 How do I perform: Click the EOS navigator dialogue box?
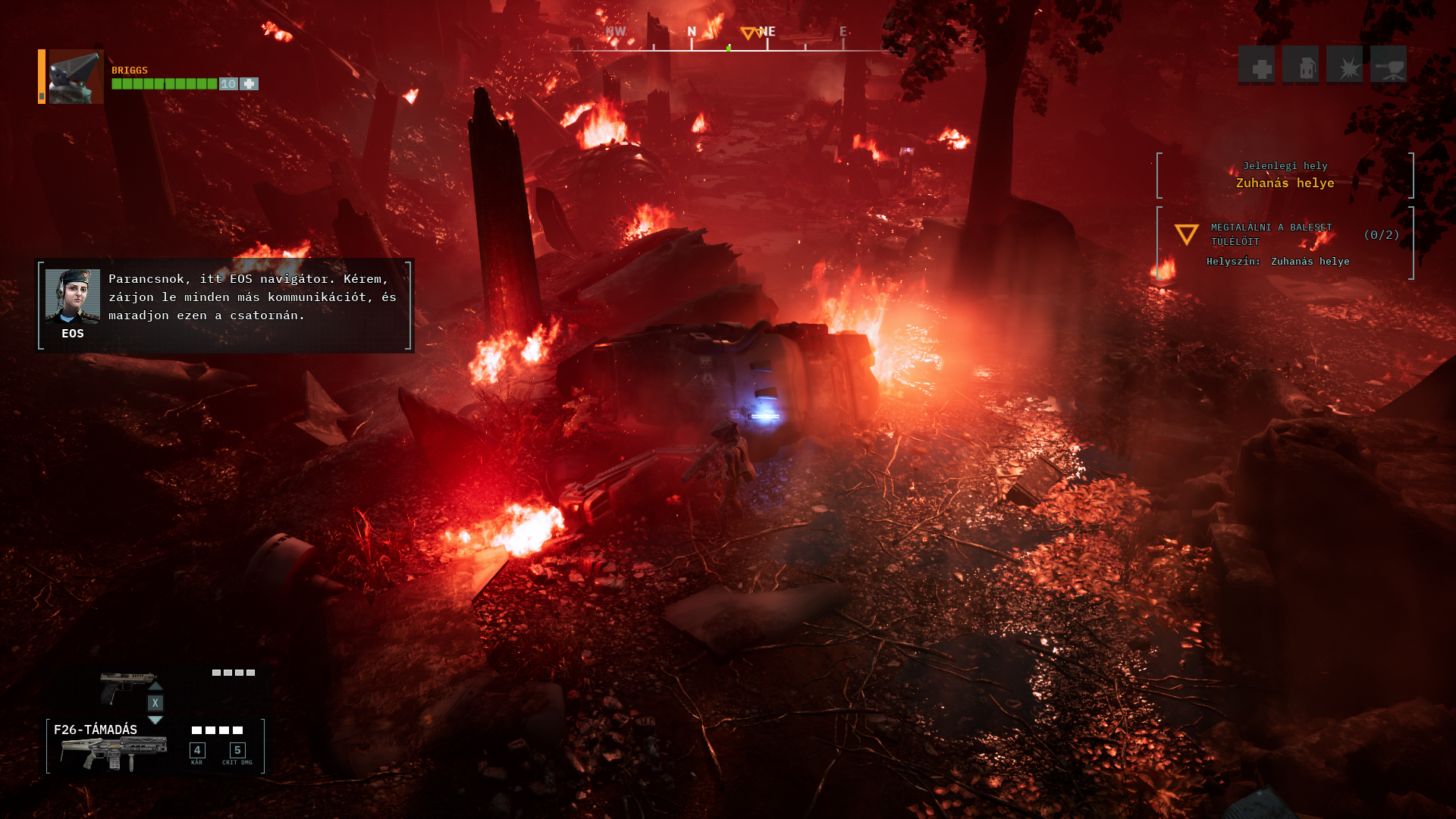224,306
